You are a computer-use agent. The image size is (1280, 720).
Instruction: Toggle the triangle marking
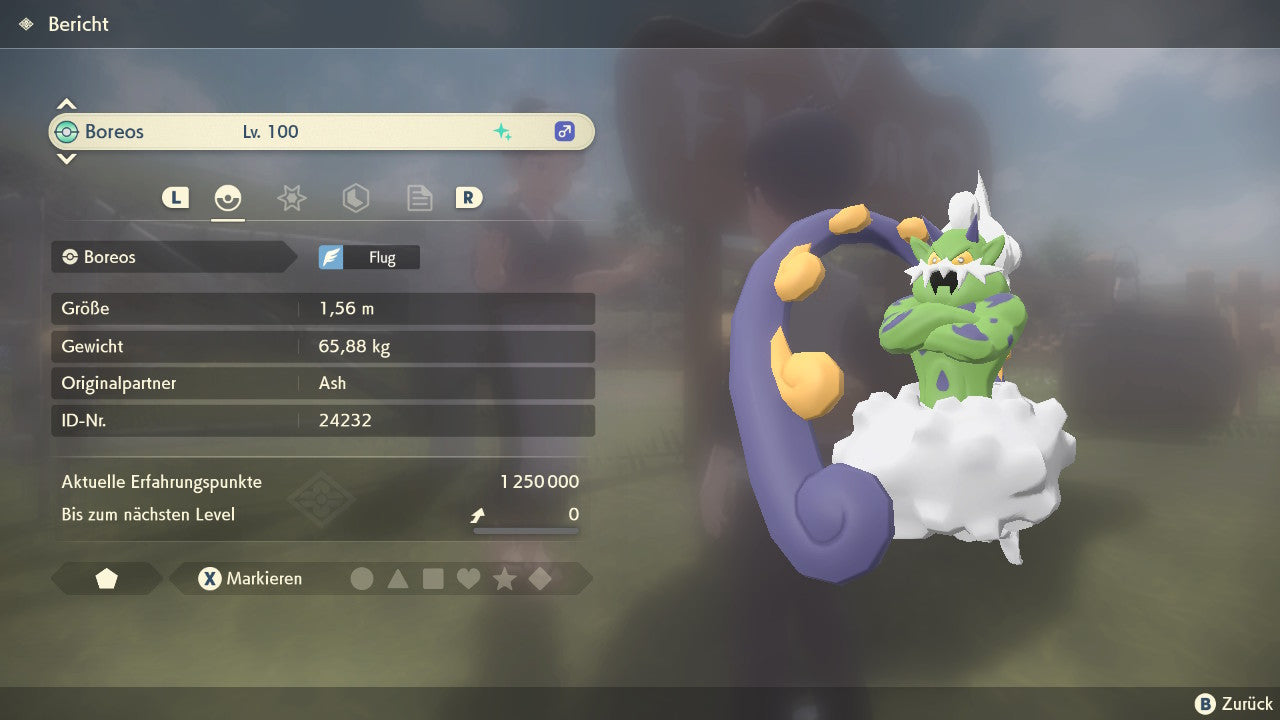point(398,579)
